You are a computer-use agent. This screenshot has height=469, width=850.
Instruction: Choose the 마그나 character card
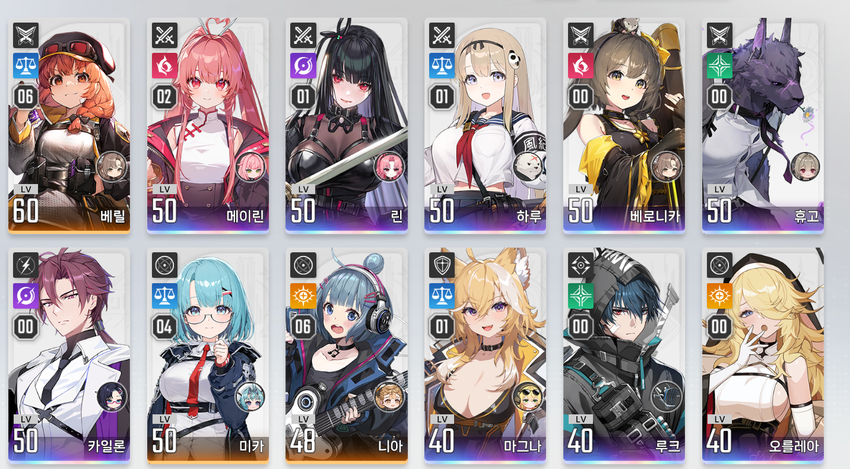485,355
